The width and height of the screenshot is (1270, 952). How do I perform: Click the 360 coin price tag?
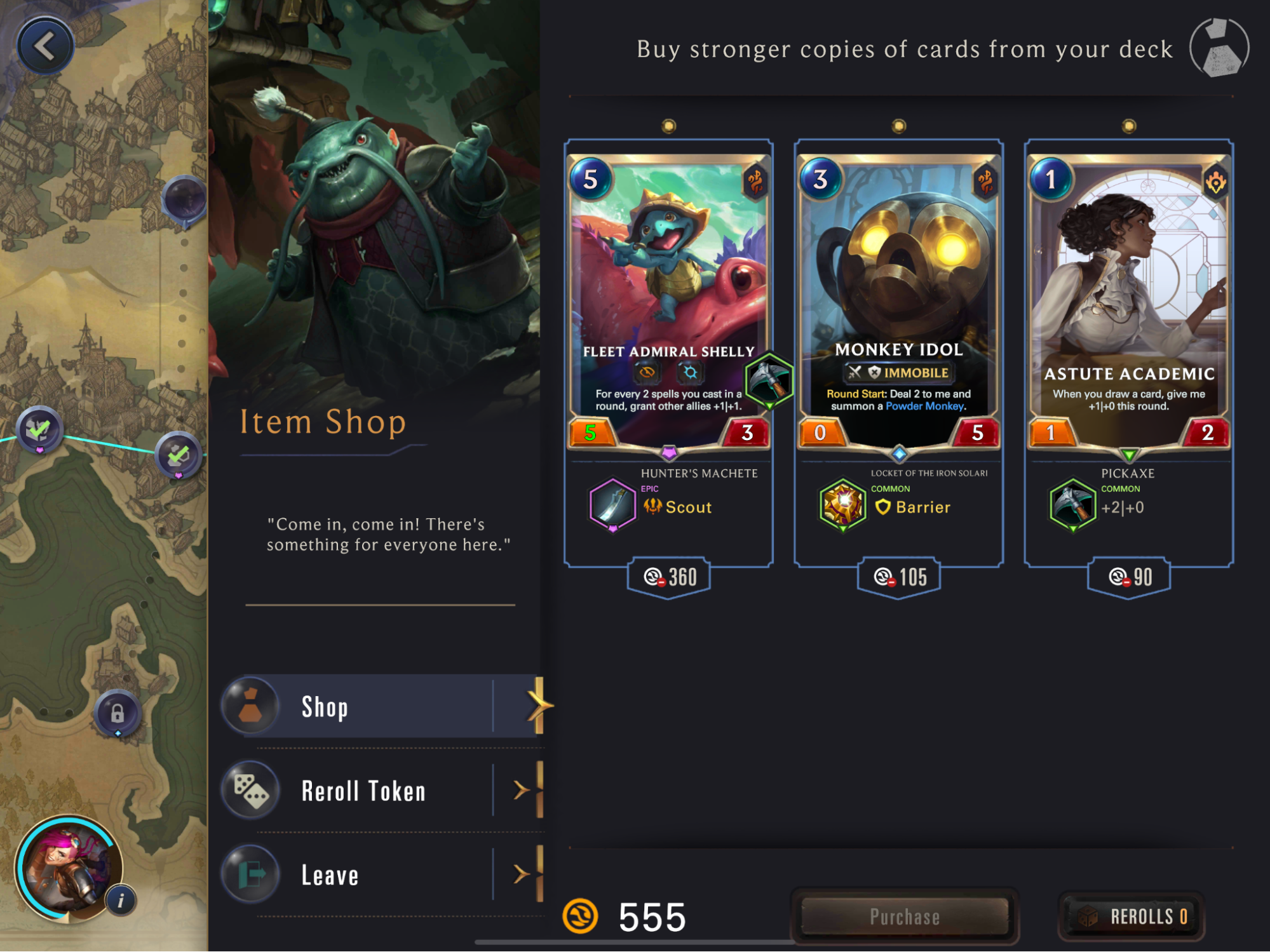click(x=669, y=577)
